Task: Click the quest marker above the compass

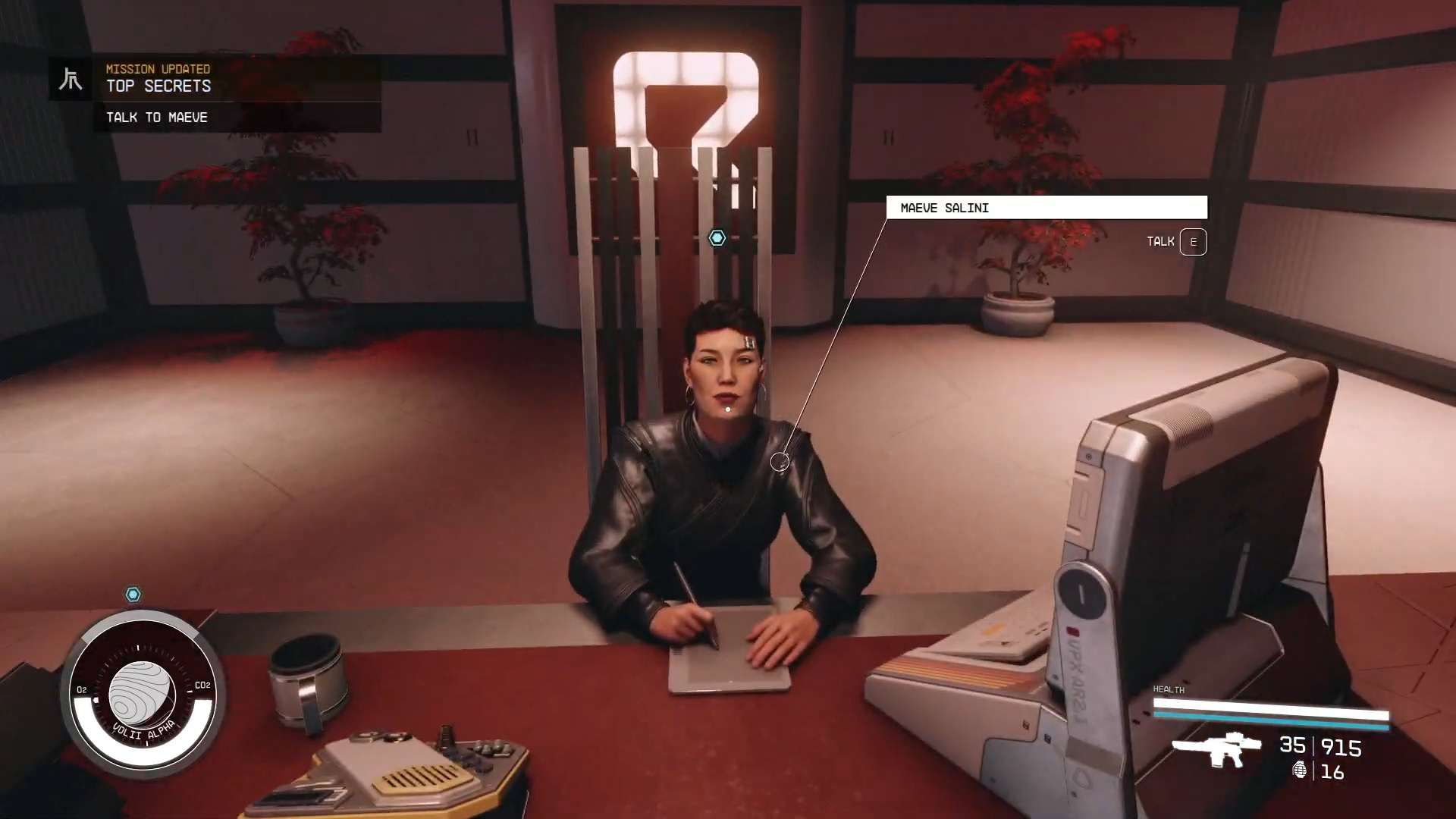Action: [x=133, y=595]
